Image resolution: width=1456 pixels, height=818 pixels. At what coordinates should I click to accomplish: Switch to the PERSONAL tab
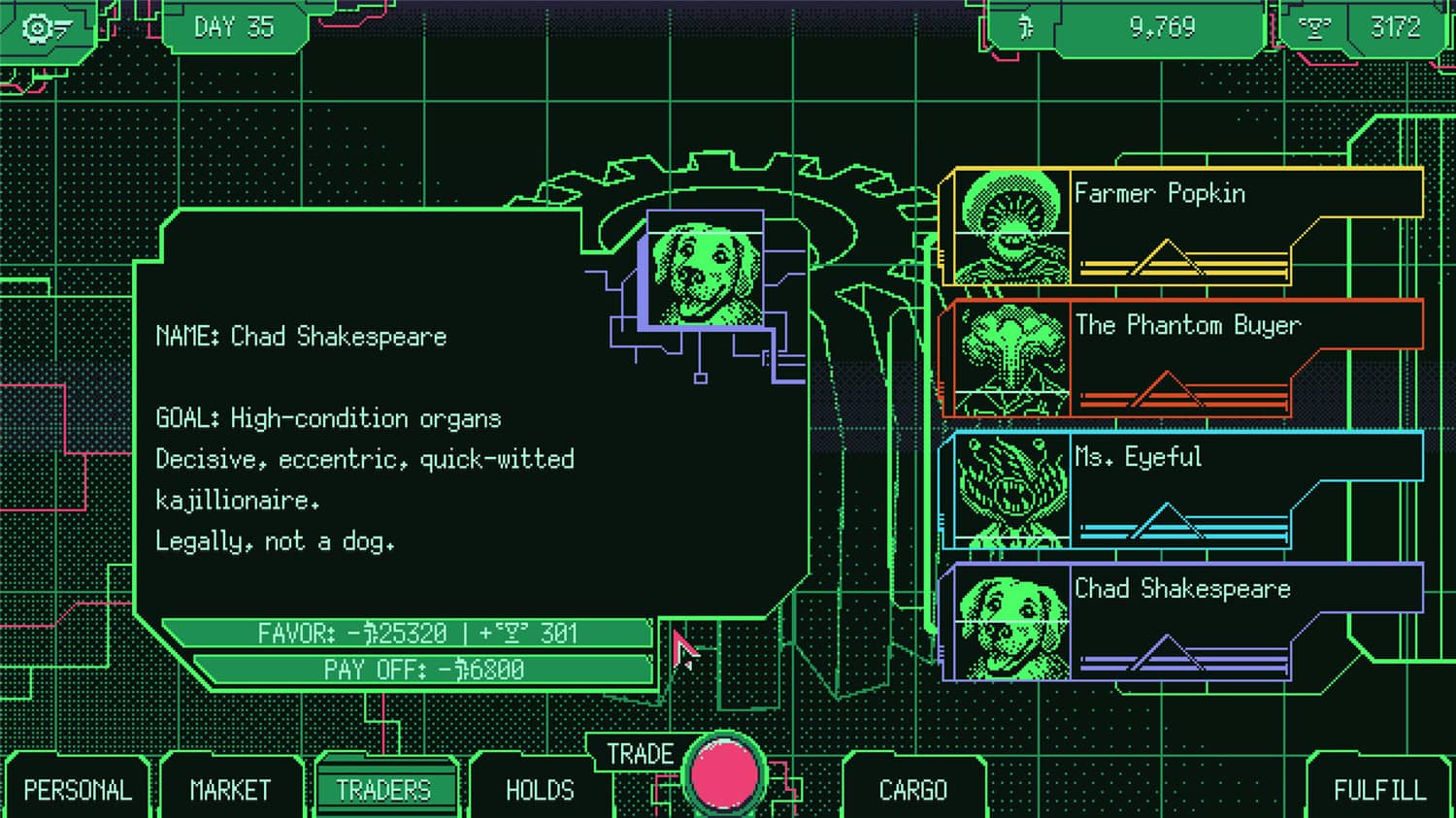click(78, 790)
